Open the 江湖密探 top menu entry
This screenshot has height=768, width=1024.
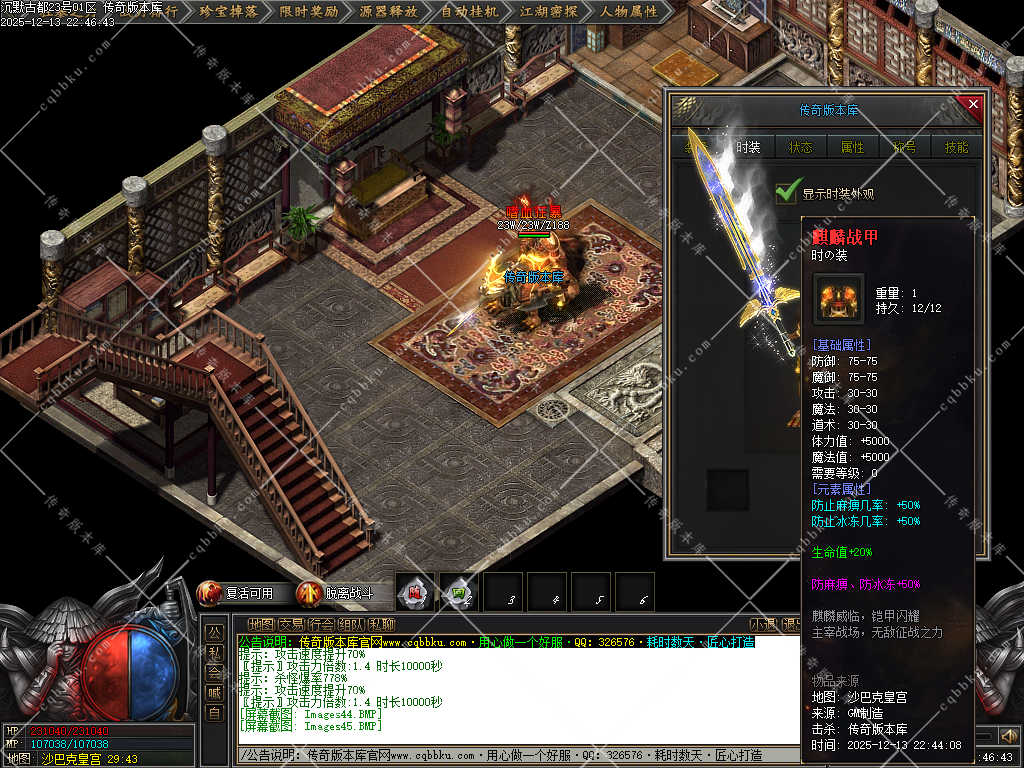(x=548, y=12)
